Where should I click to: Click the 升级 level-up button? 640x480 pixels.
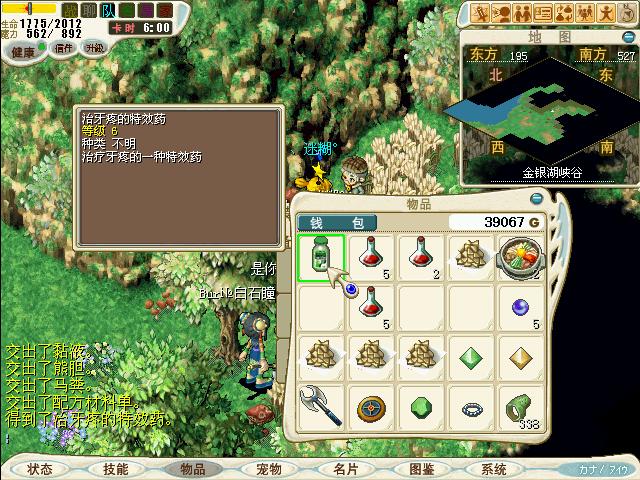(94, 48)
